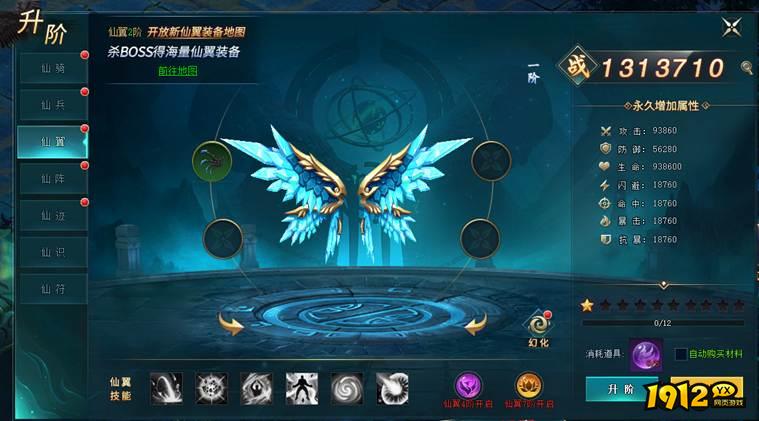Show the next wing with right arrow
759x421 pixels.
click(x=474, y=323)
